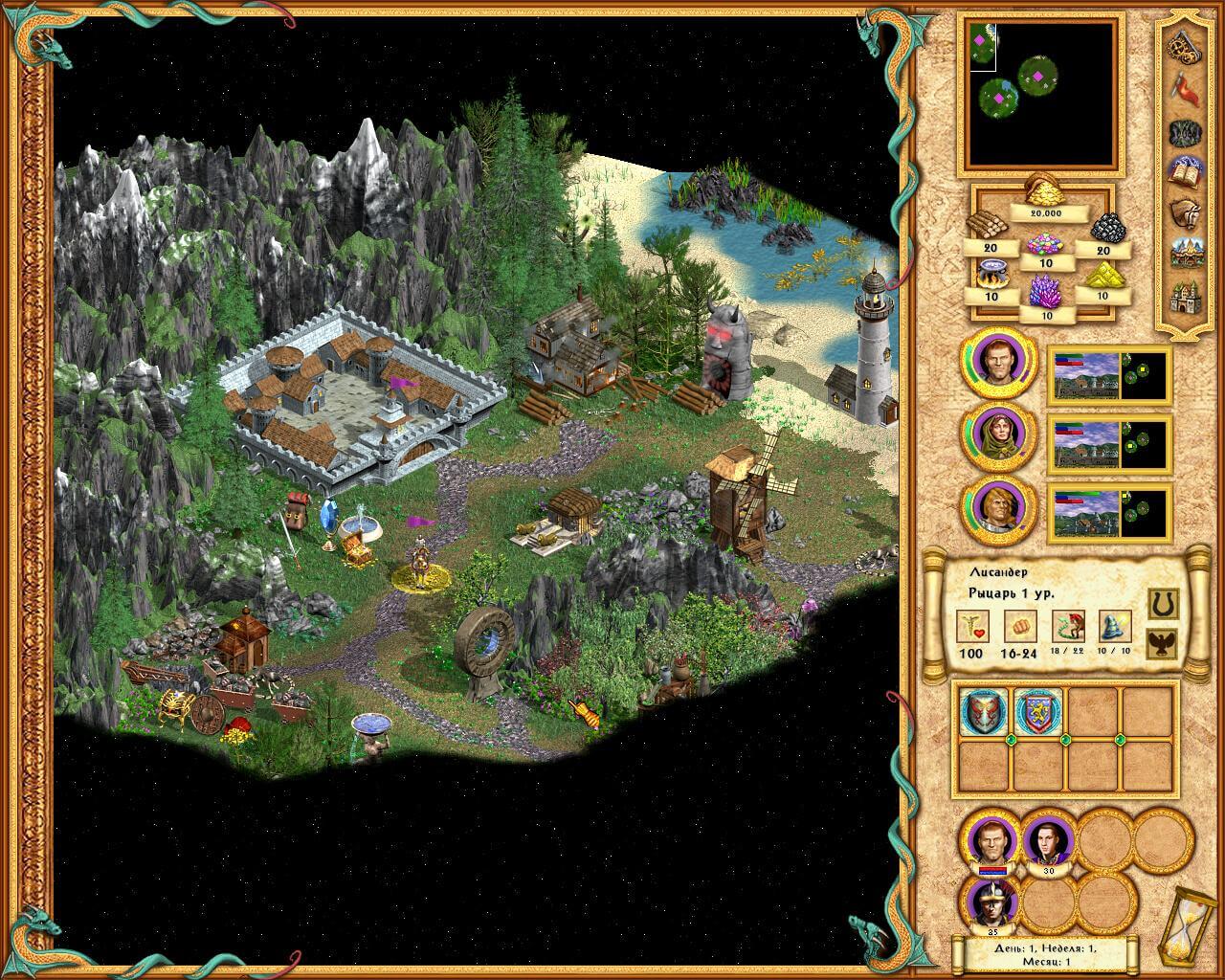The height and width of the screenshot is (980, 1225).
Task: Select the army unit with 30 troops
Action: (x=1048, y=843)
